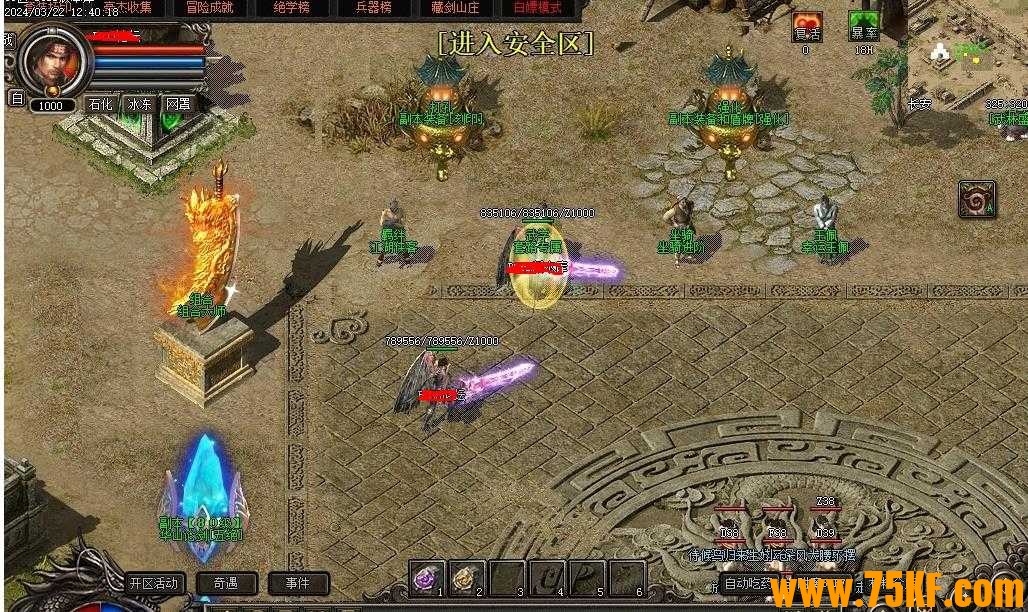Open the 开区活动 events panel
This screenshot has width=1028, height=612.
click(x=154, y=583)
